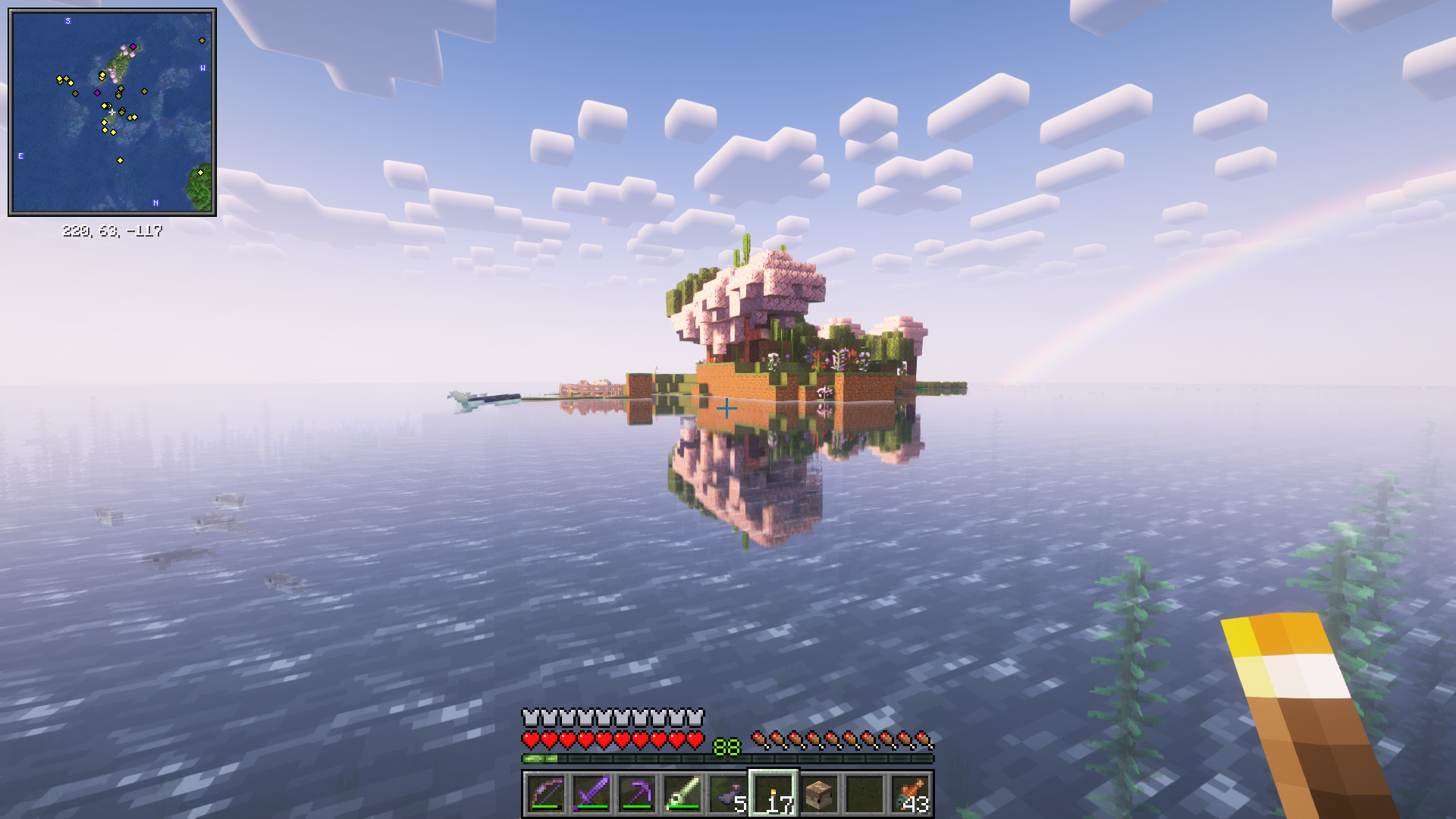Pick the dark item stack of 5
This screenshot has width=1456, height=819.
pyautogui.click(x=727, y=794)
